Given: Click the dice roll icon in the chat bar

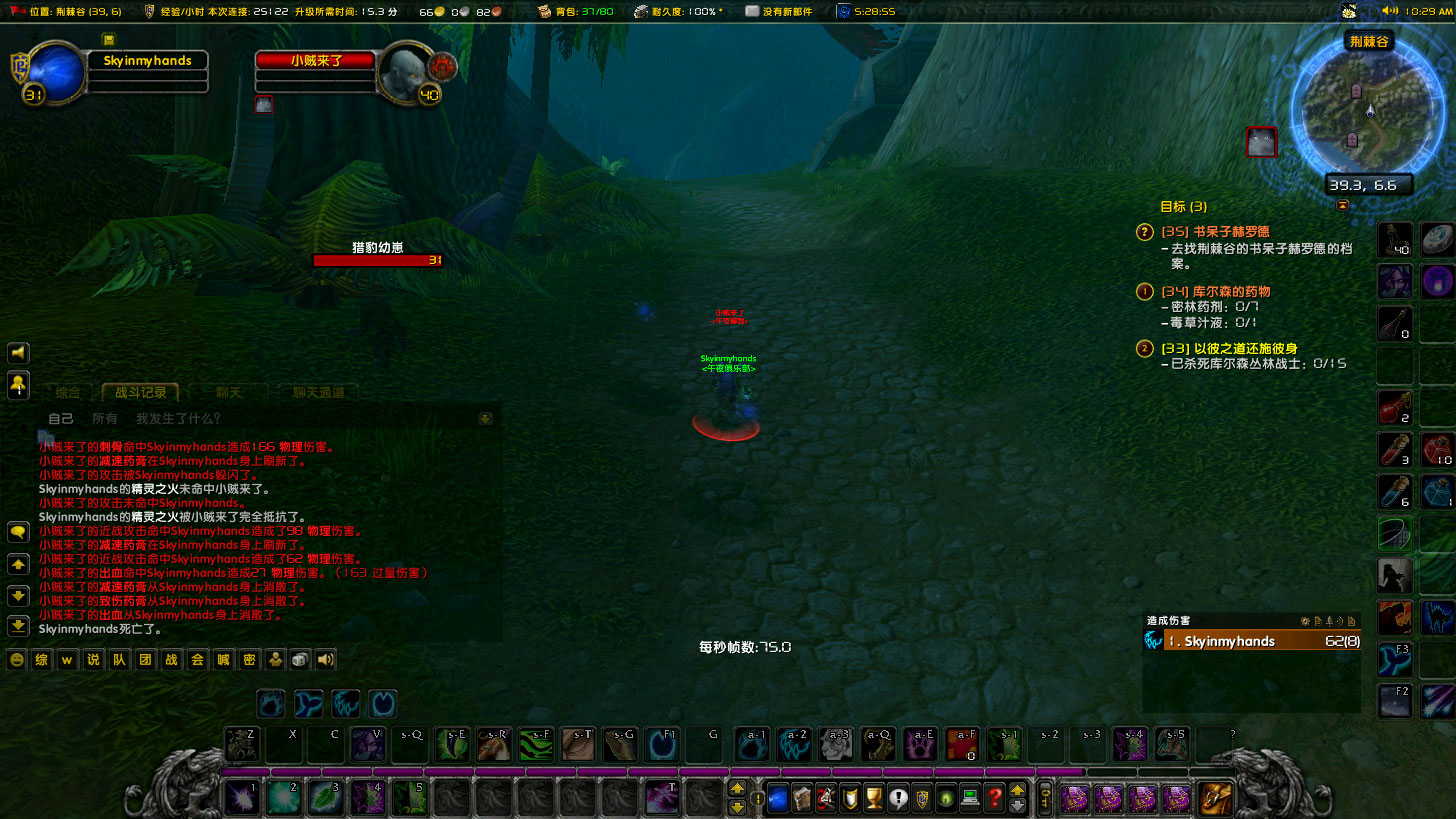Looking at the screenshot, I should 299,659.
